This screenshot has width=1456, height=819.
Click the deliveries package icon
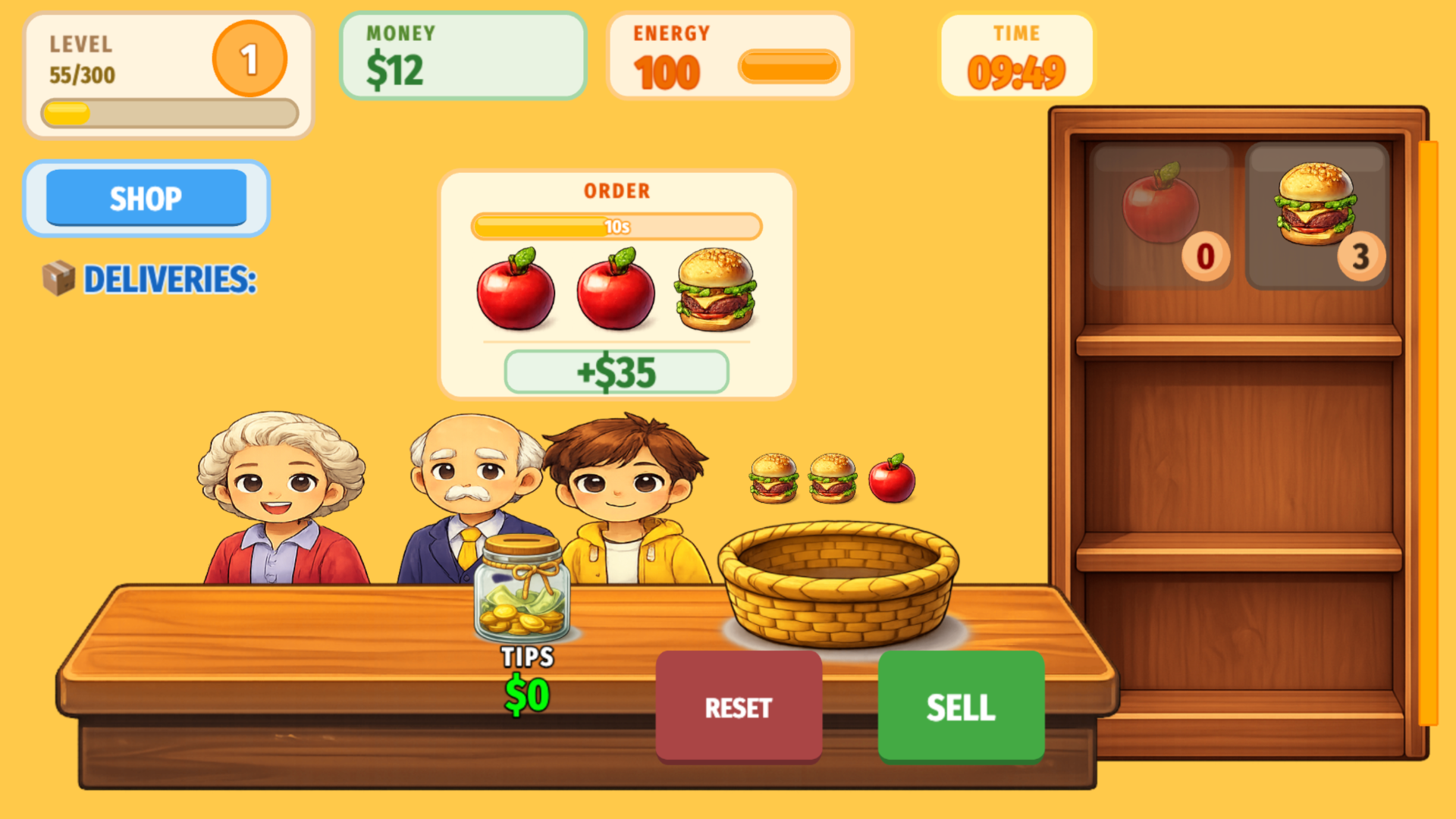[x=61, y=280]
